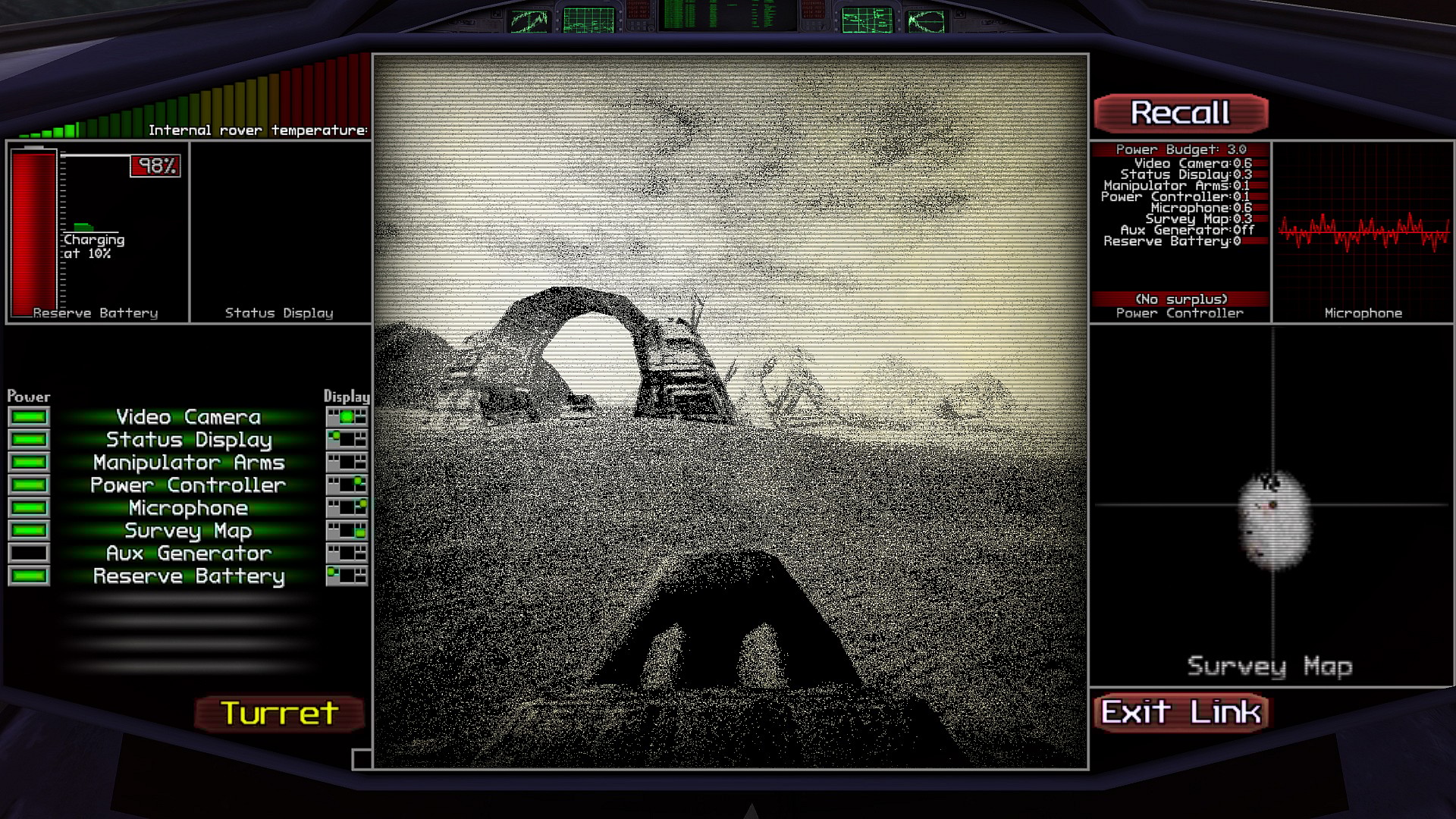The image size is (1456, 819).
Task: Toggle Survey Map power switch
Action: click(x=29, y=531)
